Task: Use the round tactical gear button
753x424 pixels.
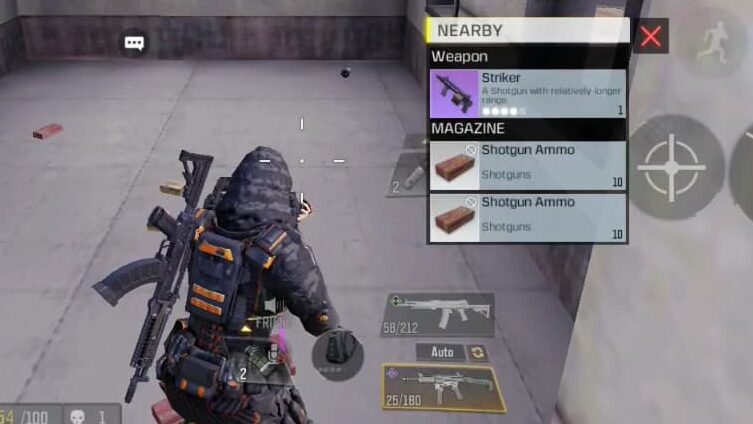Action: coord(337,351)
